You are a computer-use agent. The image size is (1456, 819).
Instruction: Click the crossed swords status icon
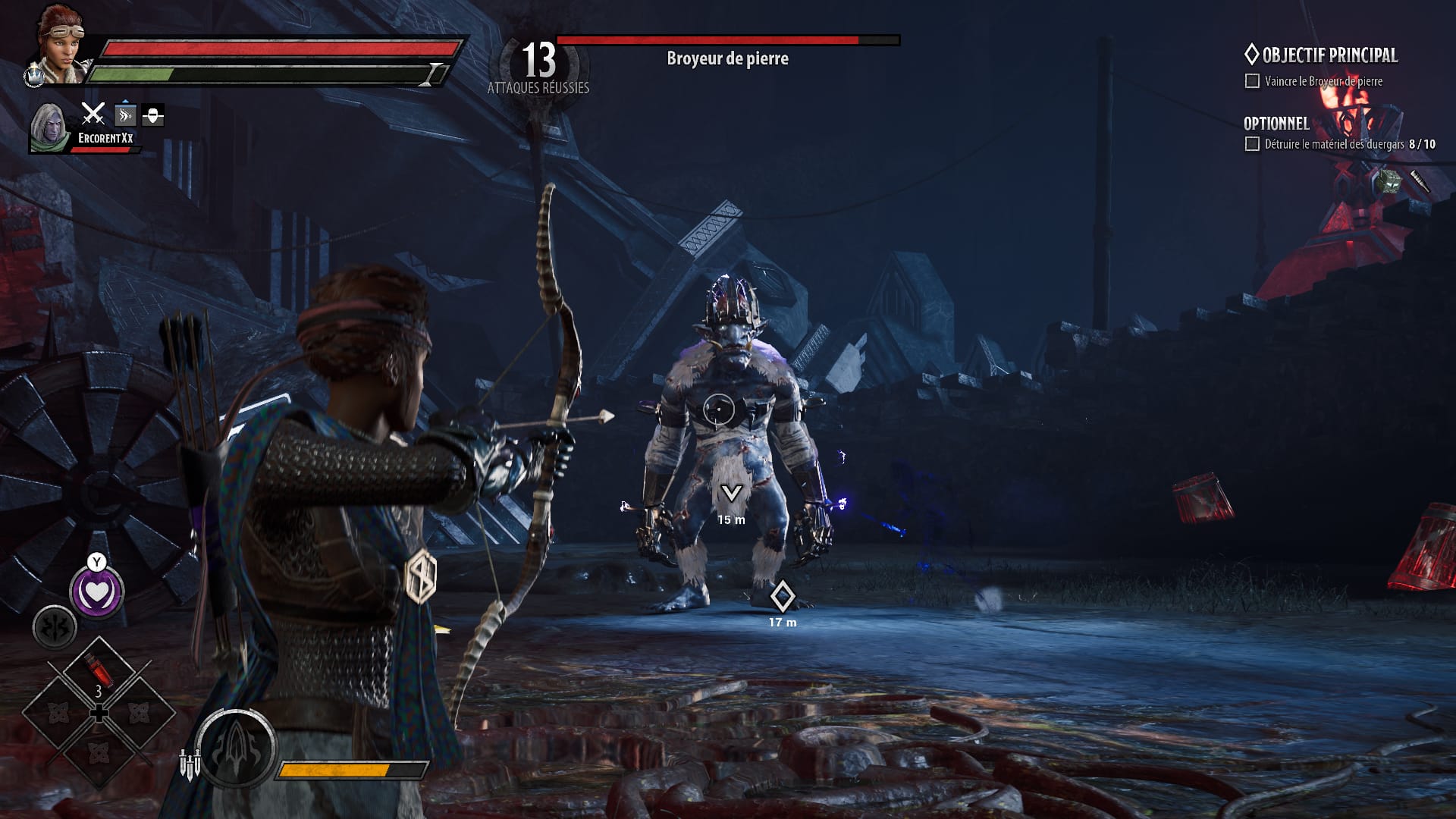tap(93, 115)
